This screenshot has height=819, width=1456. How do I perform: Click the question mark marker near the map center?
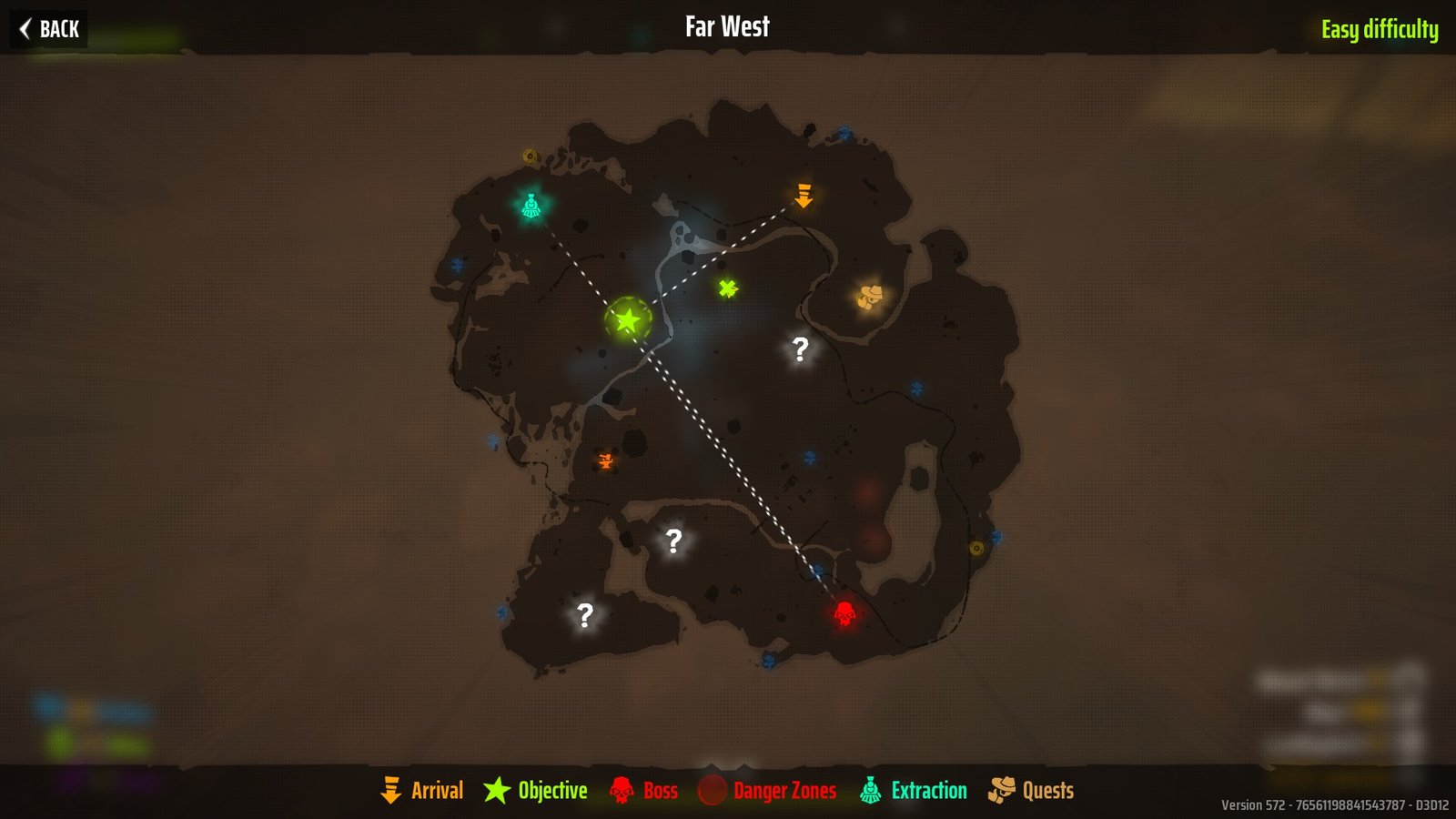point(799,347)
